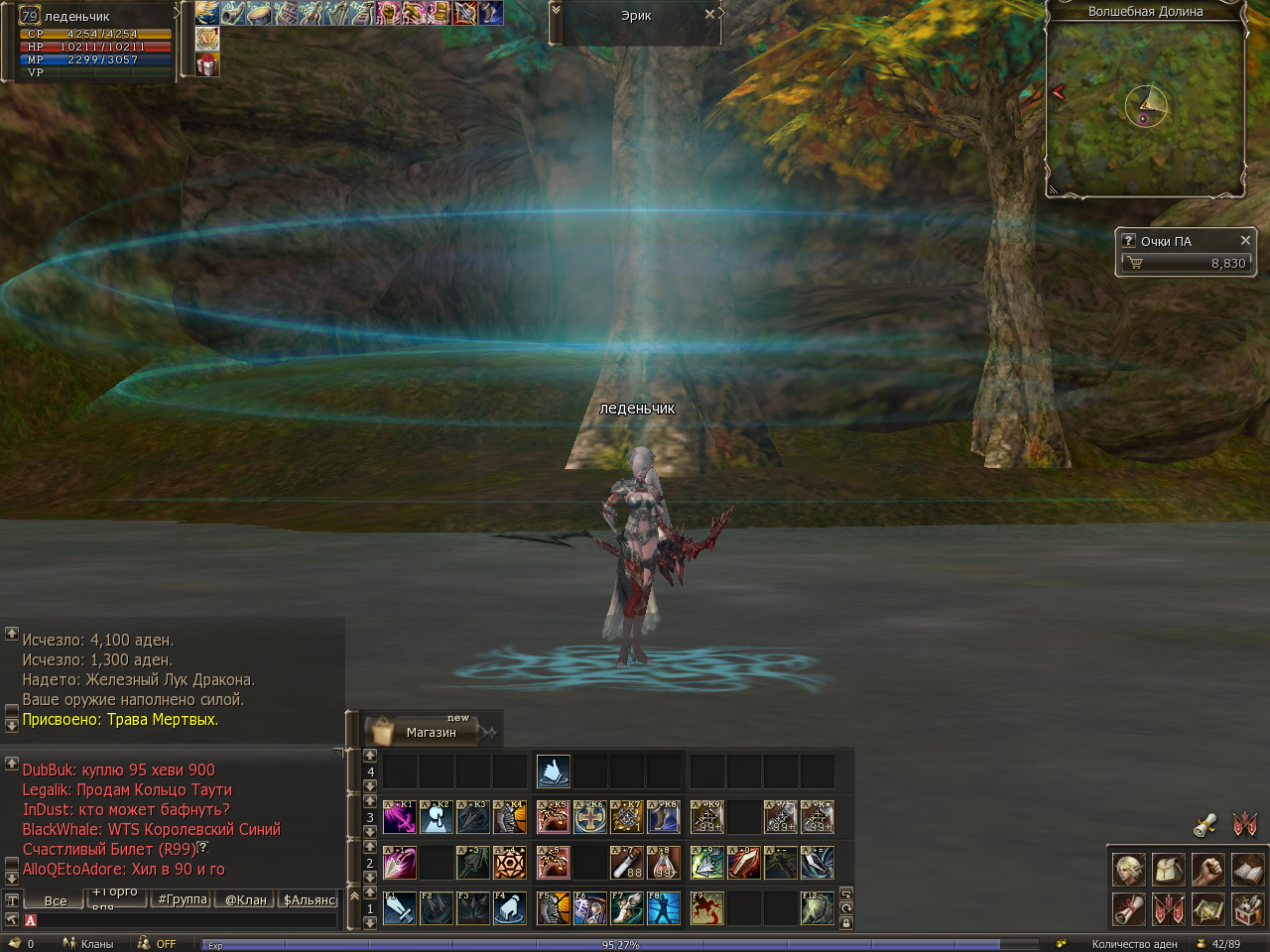The width and height of the screenshot is (1270, 952).
Task: Toggle the hotbar lock padlock button
Action: click(x=846, y=923)
